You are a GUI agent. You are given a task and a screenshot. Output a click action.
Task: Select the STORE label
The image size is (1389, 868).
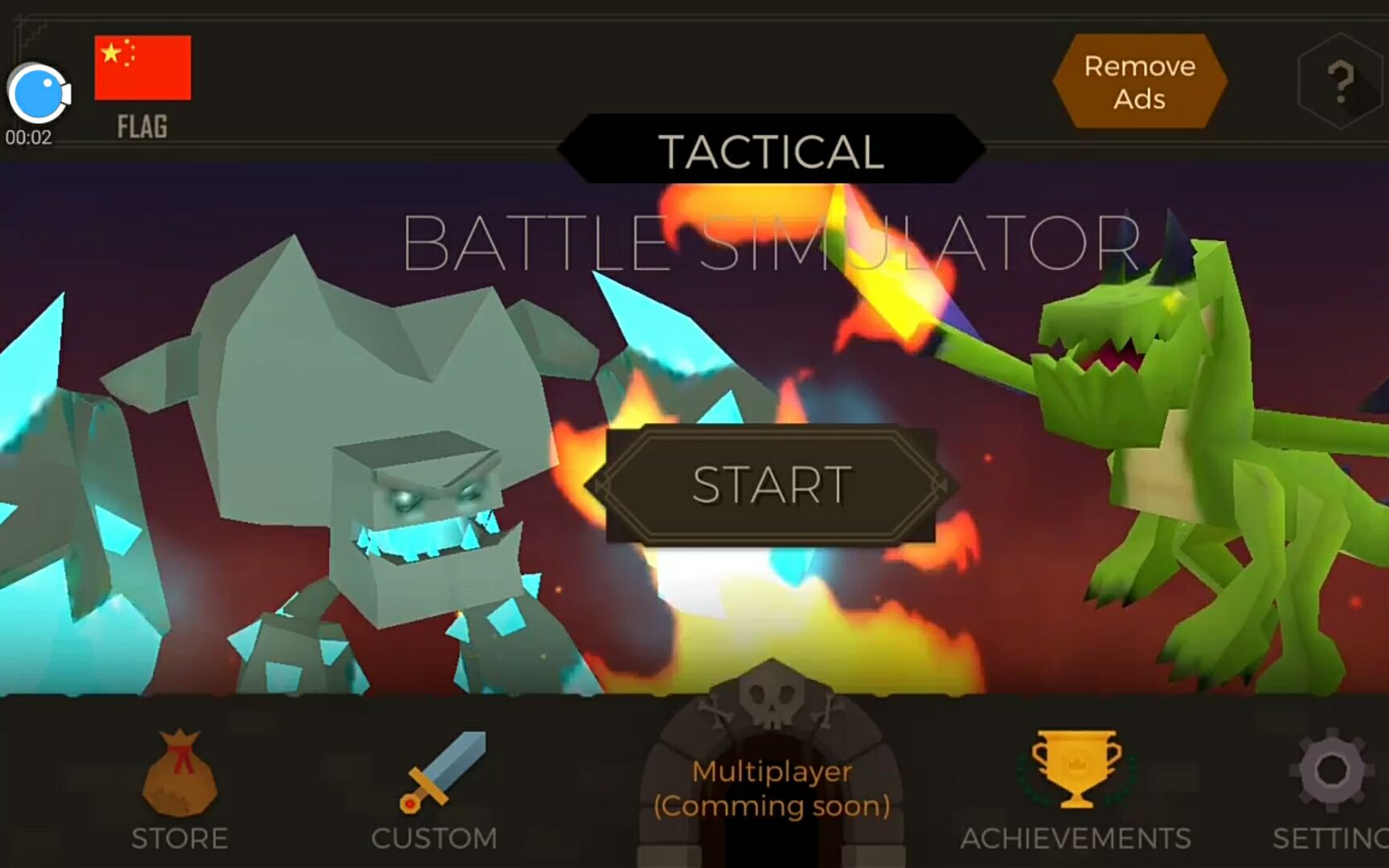click(x=180, y=838)
